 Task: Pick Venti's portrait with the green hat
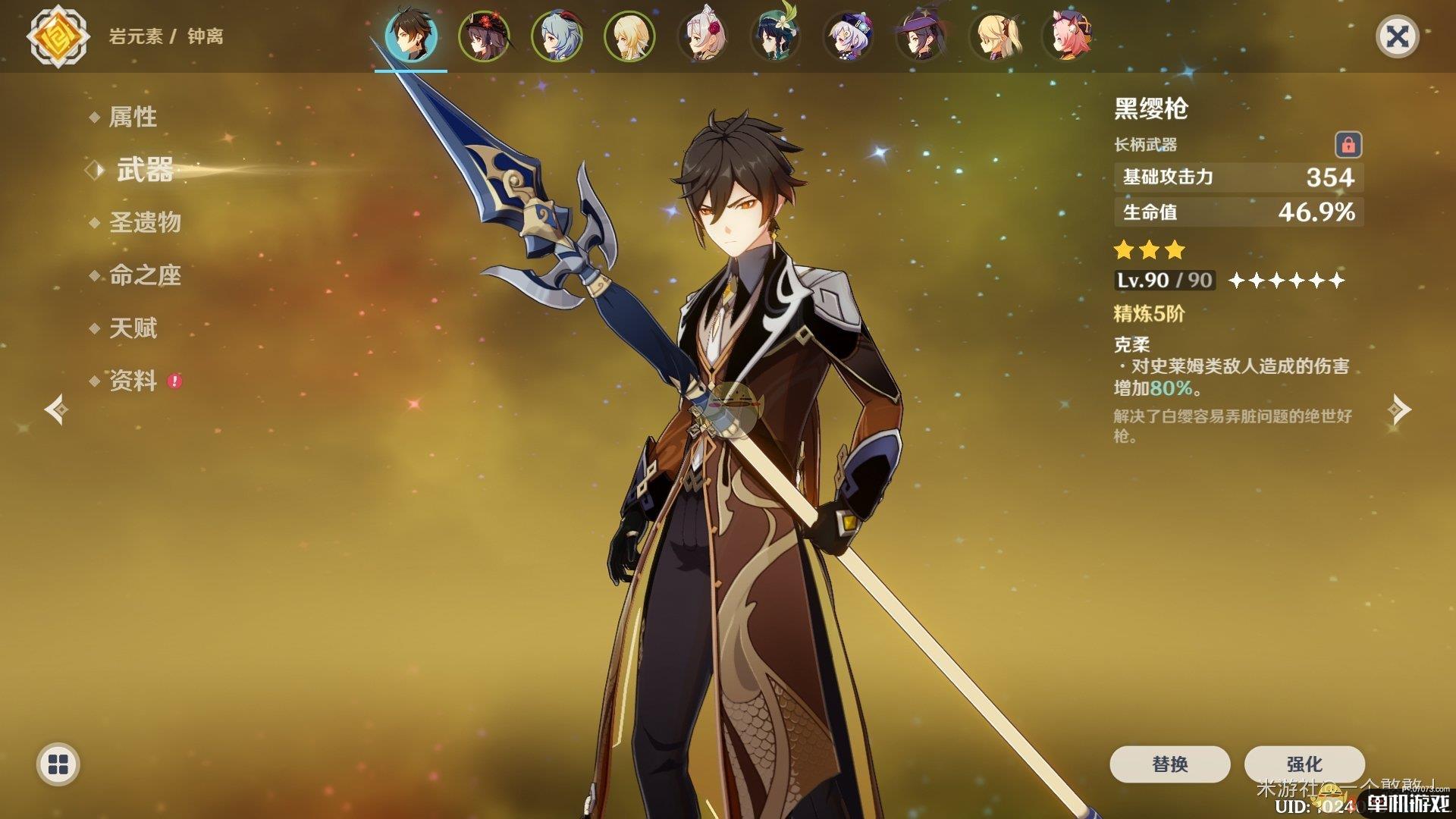coord(775,36)
